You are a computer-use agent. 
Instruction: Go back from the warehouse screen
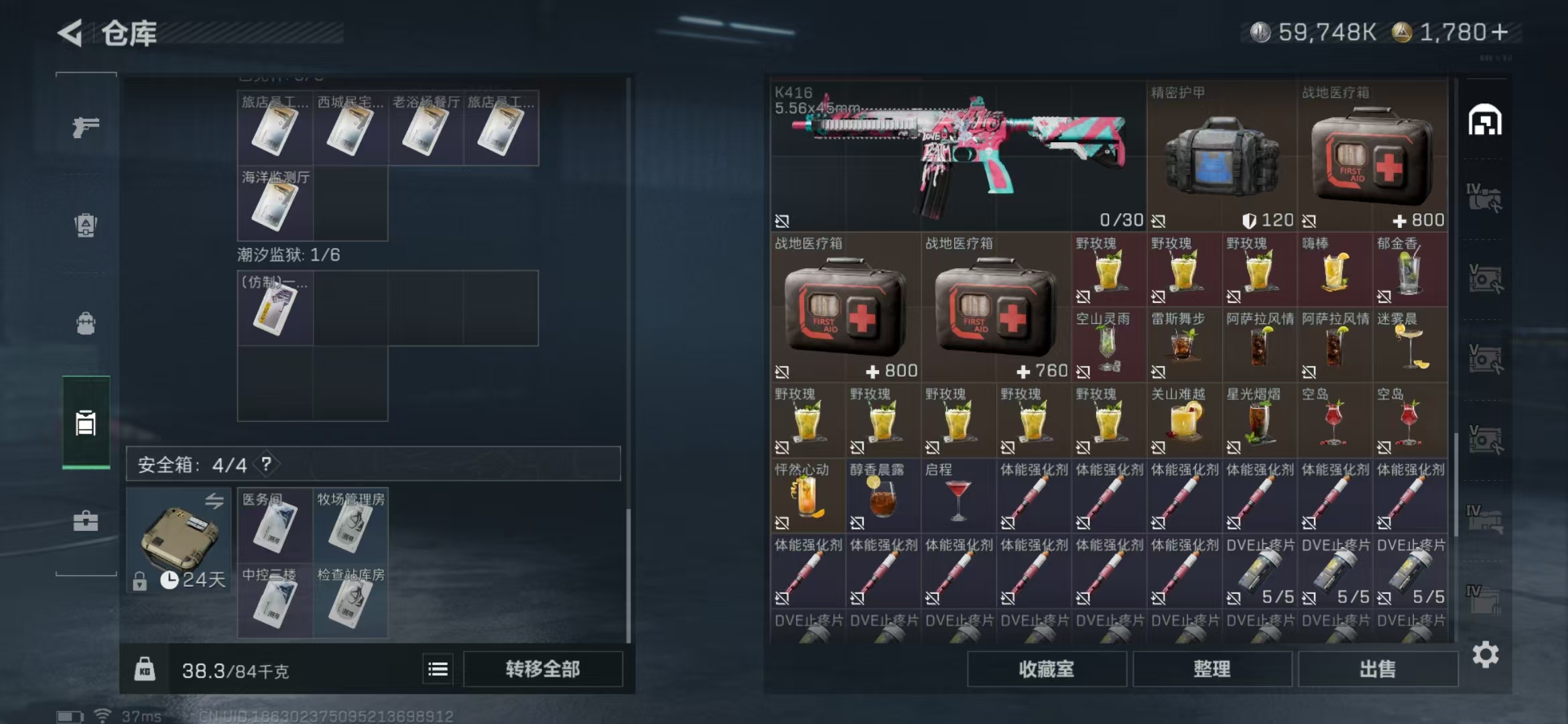coord(70,33)
